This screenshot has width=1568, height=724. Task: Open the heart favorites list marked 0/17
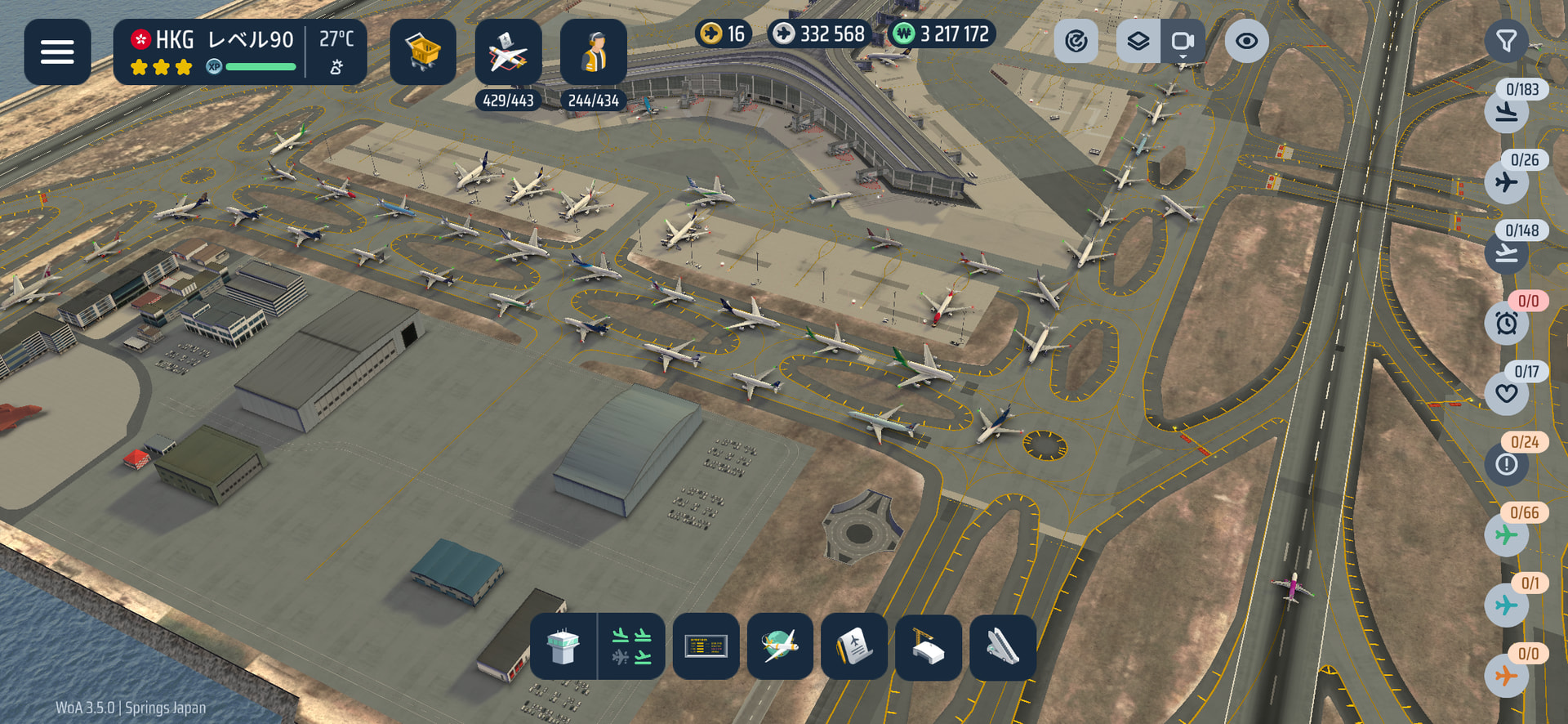1507,393
